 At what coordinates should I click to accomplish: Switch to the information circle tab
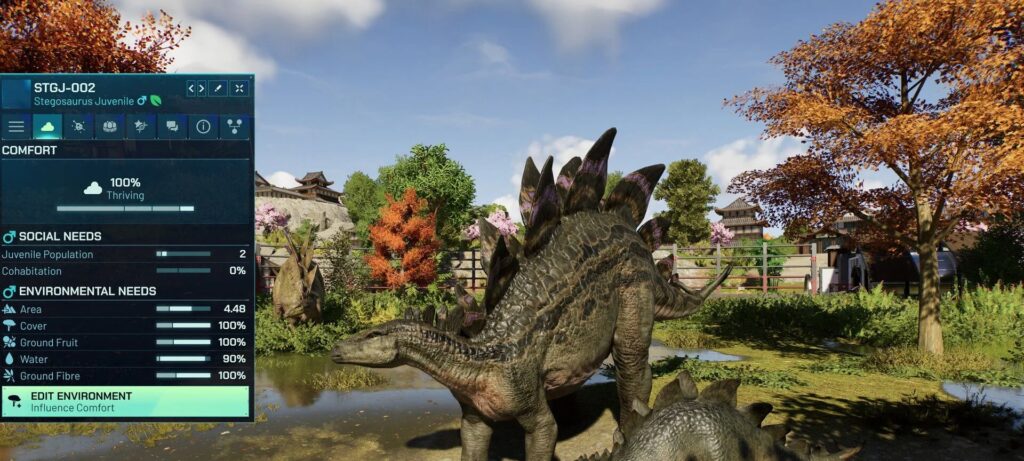[203, 127]
